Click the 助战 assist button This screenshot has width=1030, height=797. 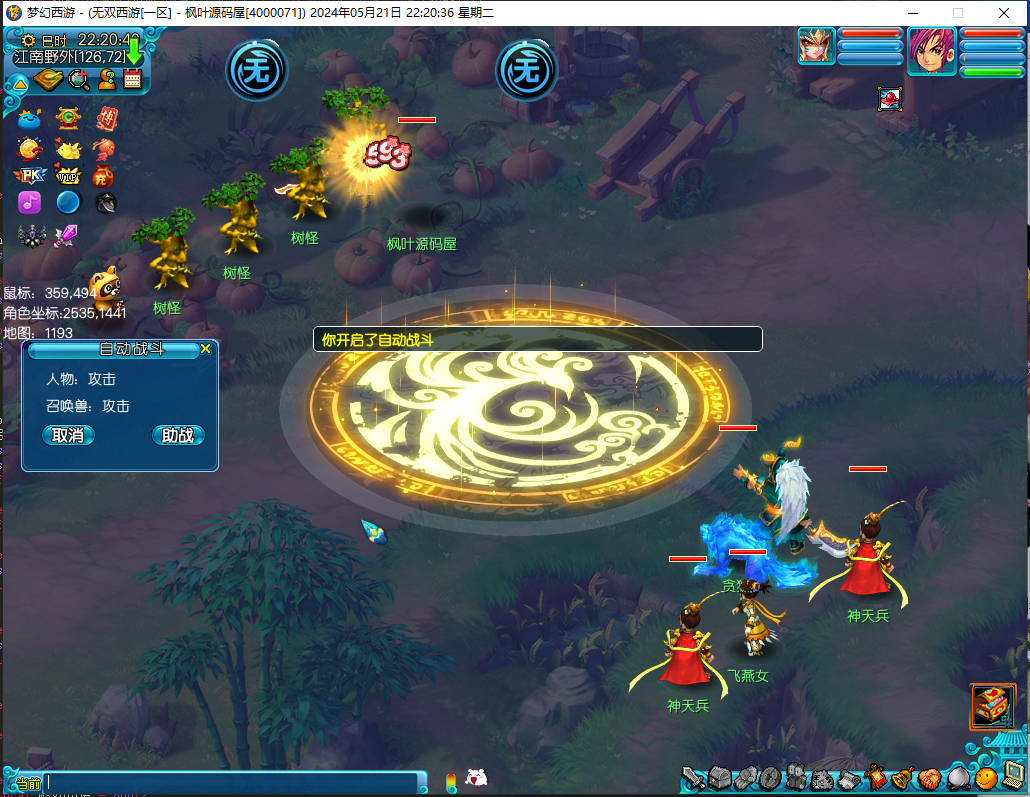(178, 435)
